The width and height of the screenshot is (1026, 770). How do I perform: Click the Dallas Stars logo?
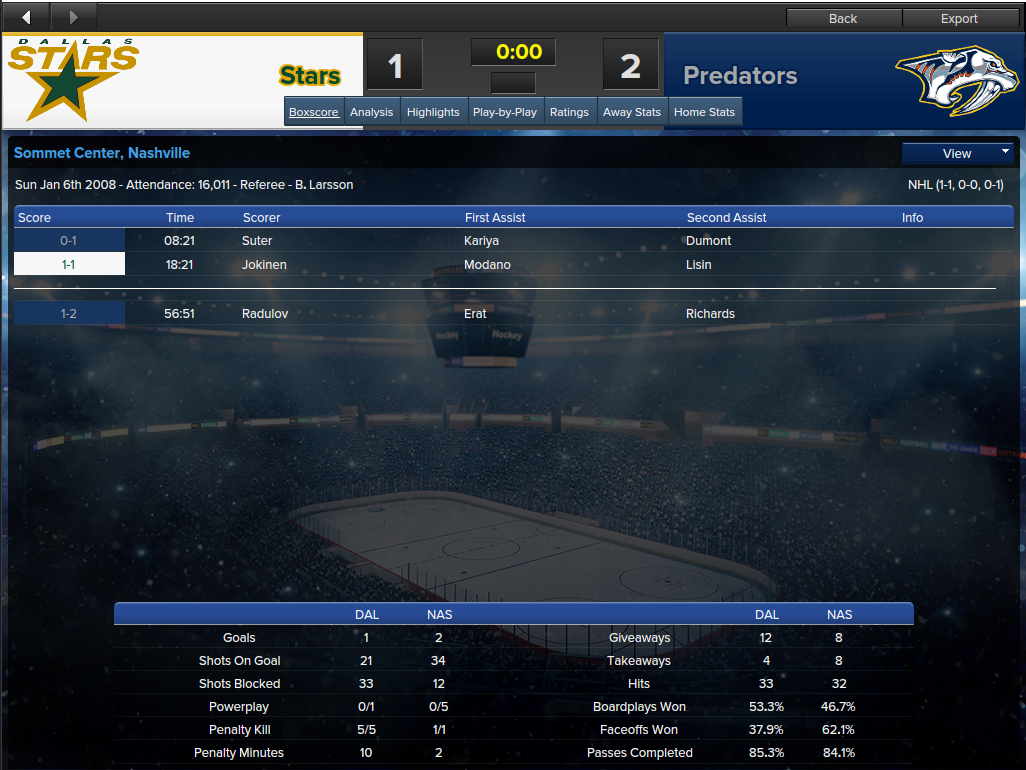73,78
